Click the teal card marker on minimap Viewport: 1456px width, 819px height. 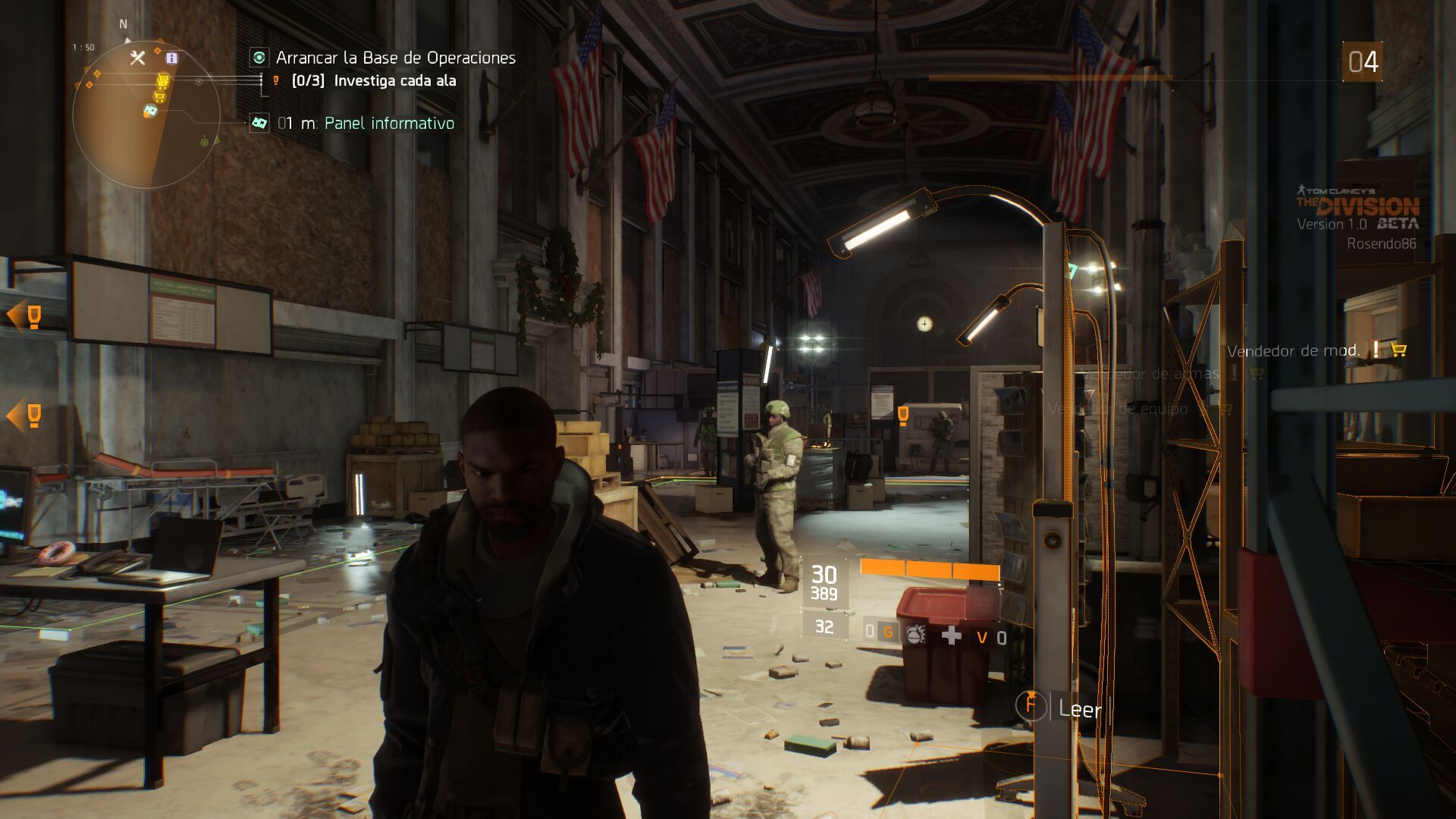(150, 112)
